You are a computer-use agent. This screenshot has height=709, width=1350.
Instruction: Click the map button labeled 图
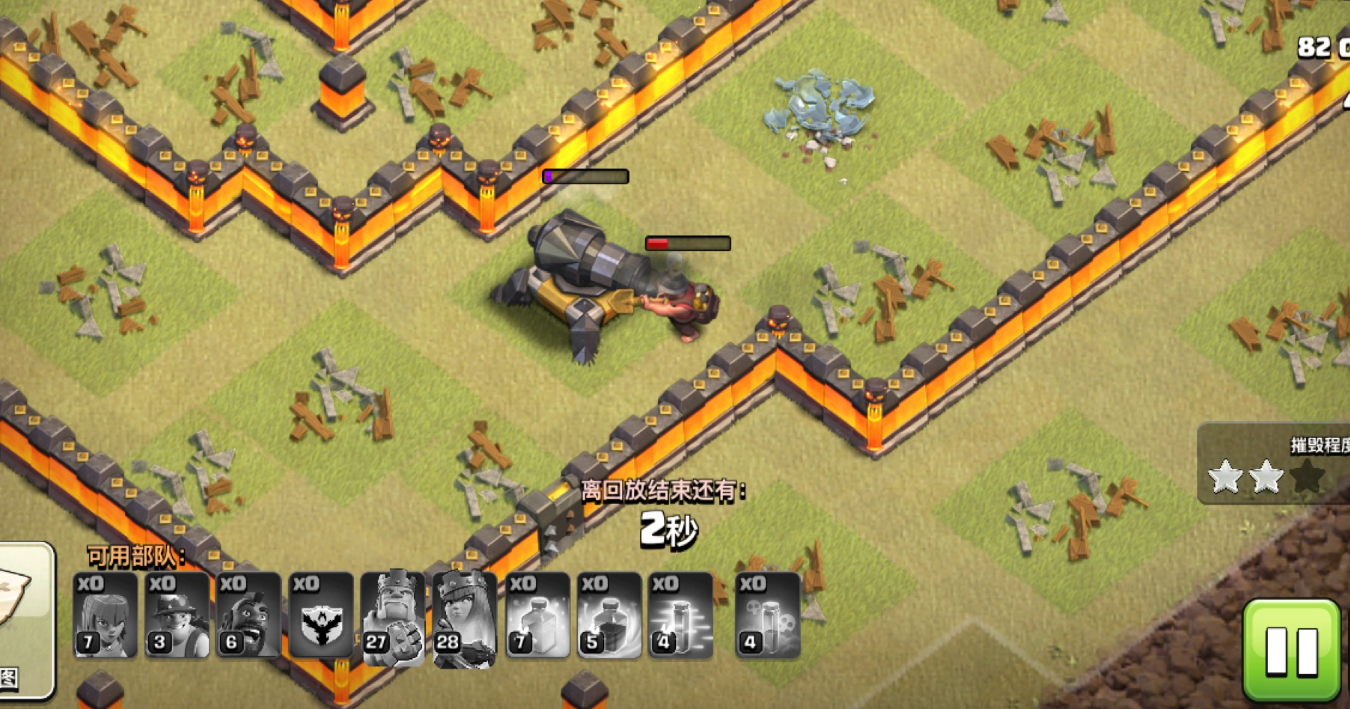[20, 620]
